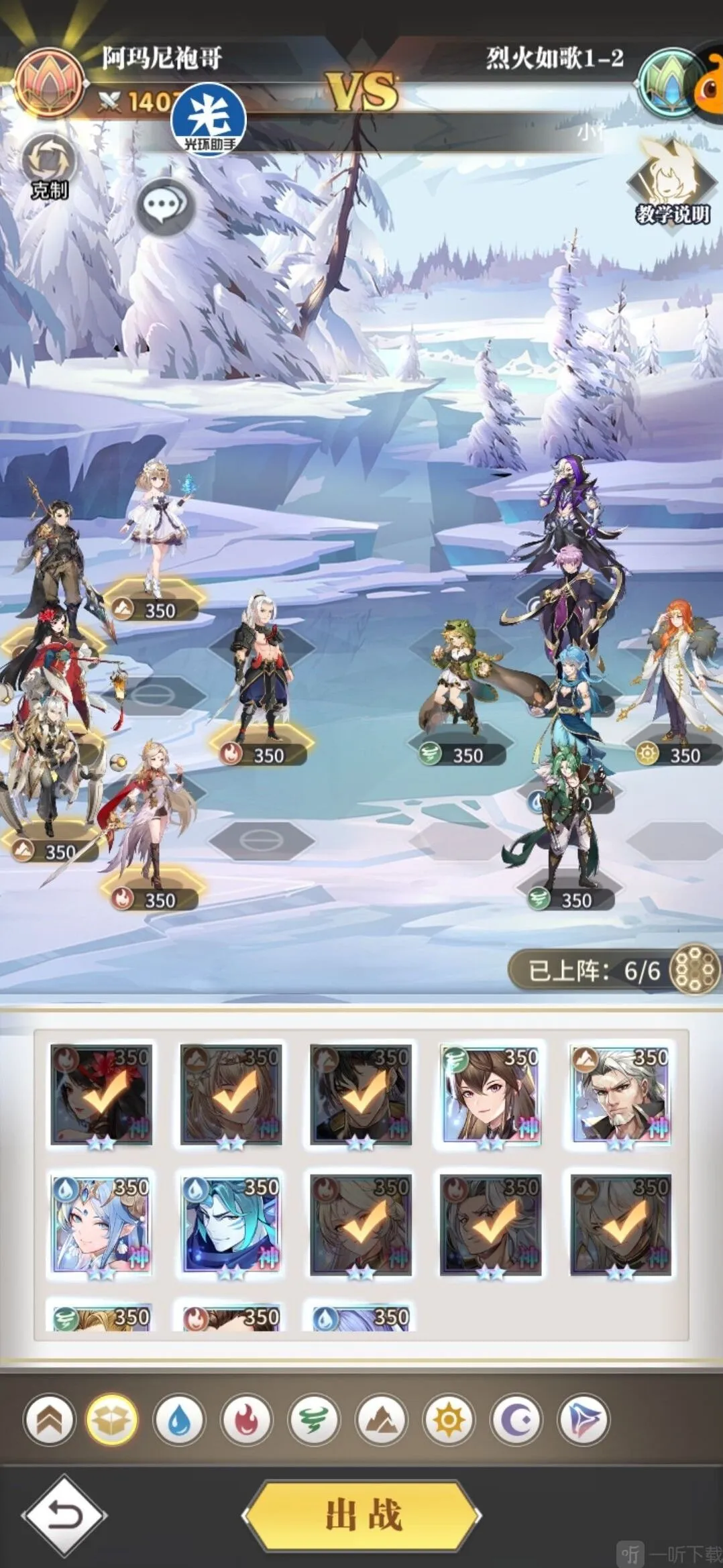723x1568 pixels.
Task: Filter heroes by light sun element
Action: [x=449, y=1420]
